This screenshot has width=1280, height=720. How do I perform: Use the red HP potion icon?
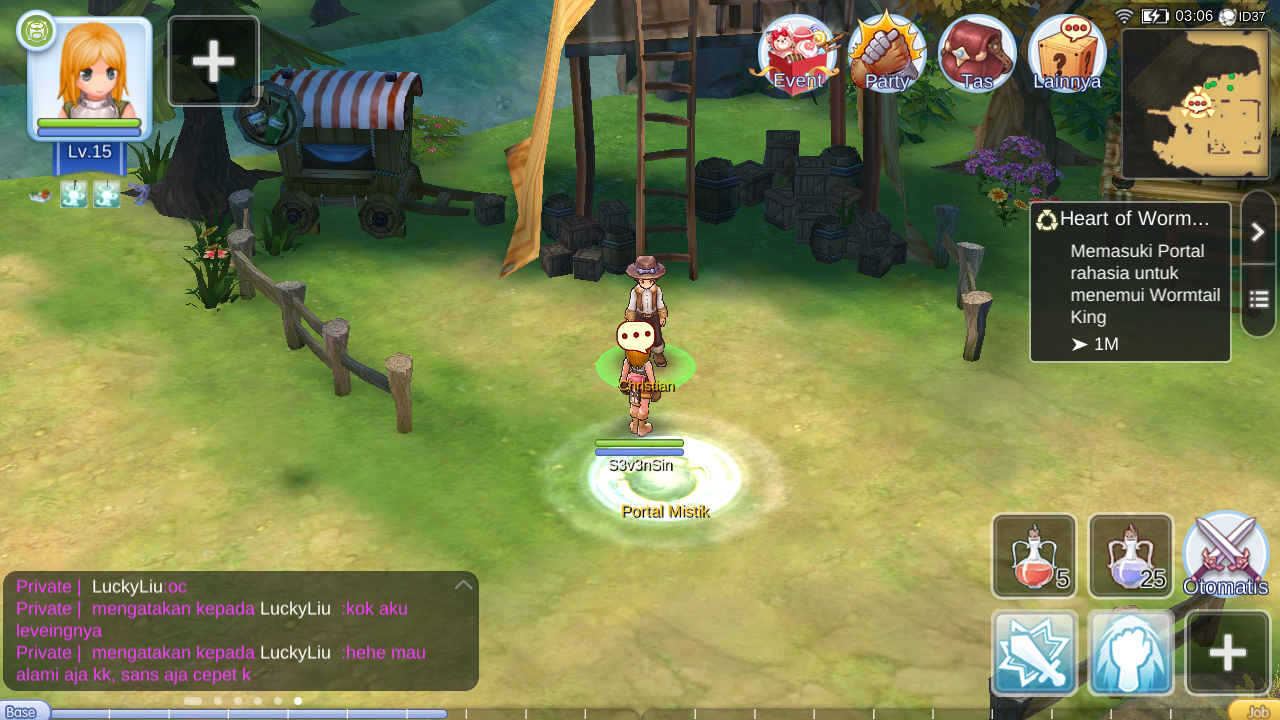coord(1033,555)
